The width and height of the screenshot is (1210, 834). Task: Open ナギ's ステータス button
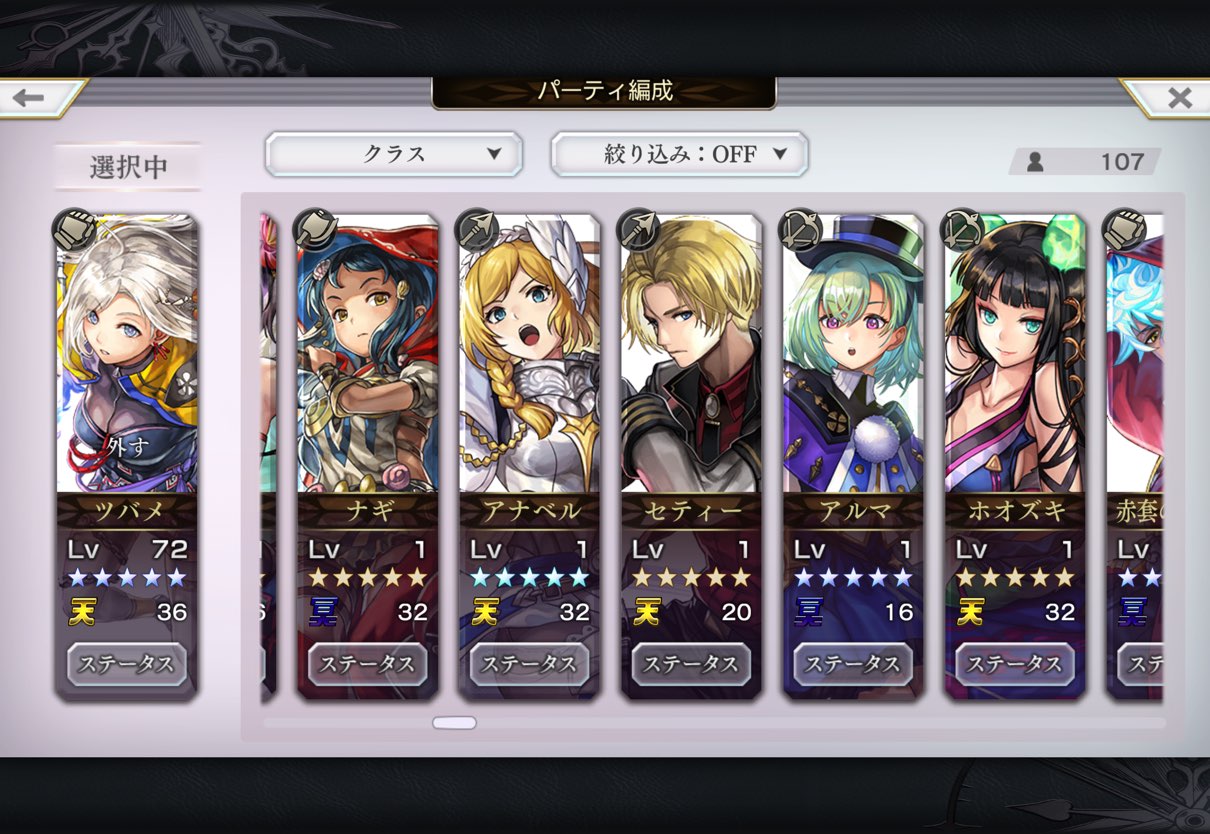pos(367,664)
